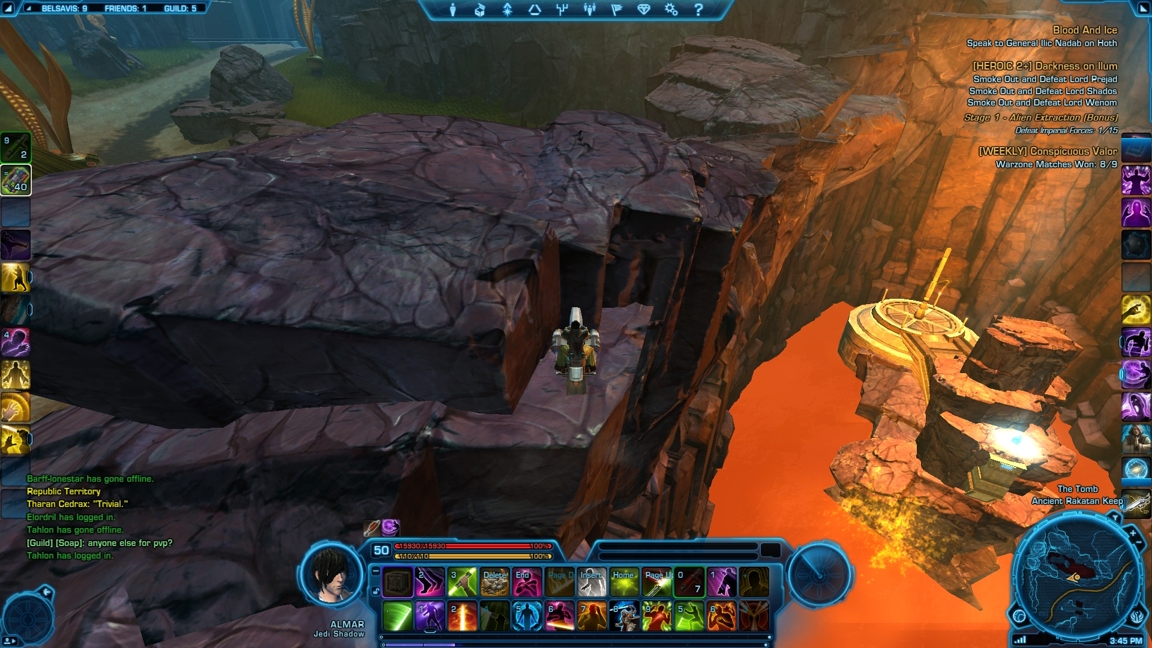
Task: Zoom in the minimap with the plus button
Action: pos(1134,535)
